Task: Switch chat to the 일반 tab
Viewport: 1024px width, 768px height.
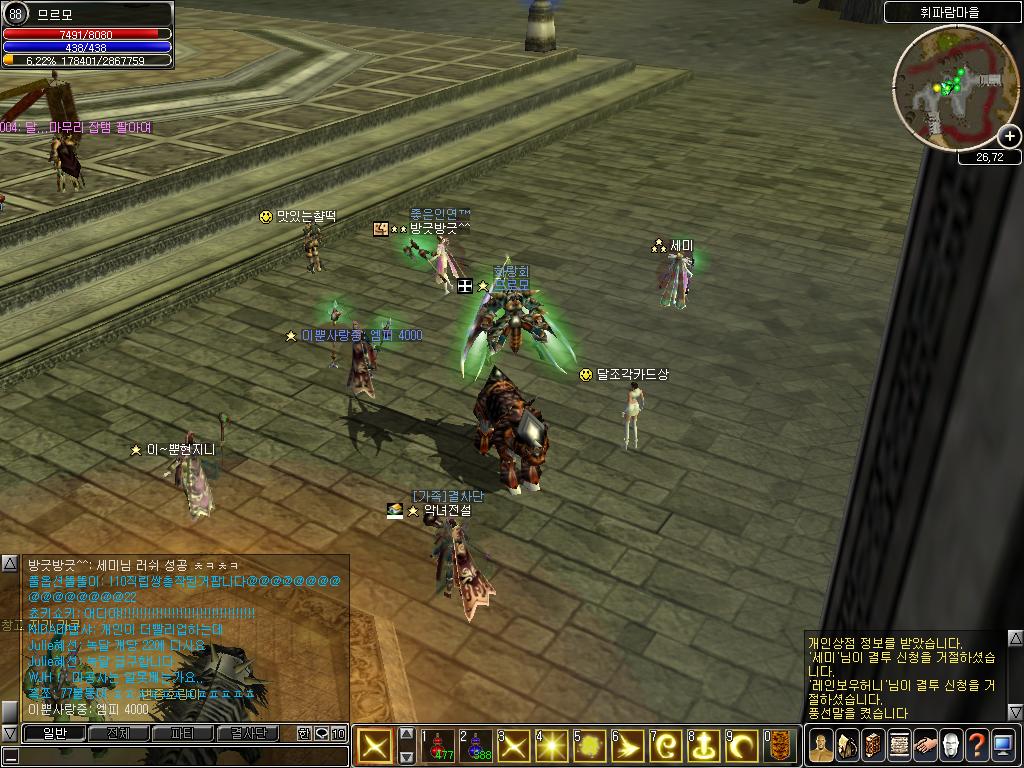Action: click(53, 733)
